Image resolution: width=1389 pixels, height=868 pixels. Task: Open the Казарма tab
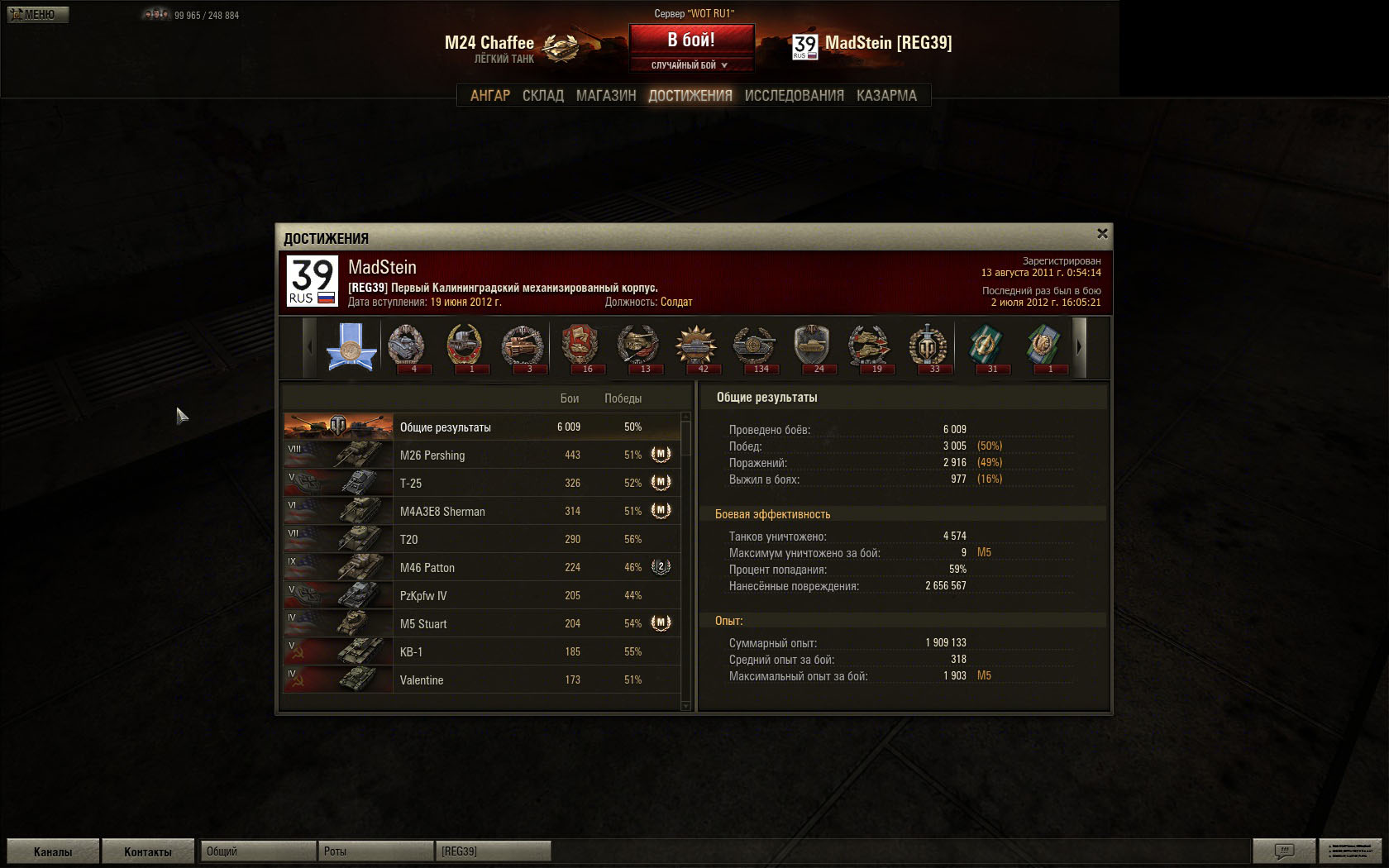[886, 96]
